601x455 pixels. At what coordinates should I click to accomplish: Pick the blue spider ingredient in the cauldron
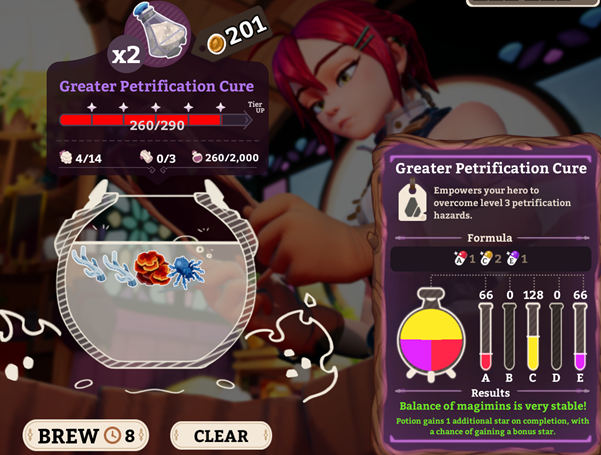coord(186,268)
